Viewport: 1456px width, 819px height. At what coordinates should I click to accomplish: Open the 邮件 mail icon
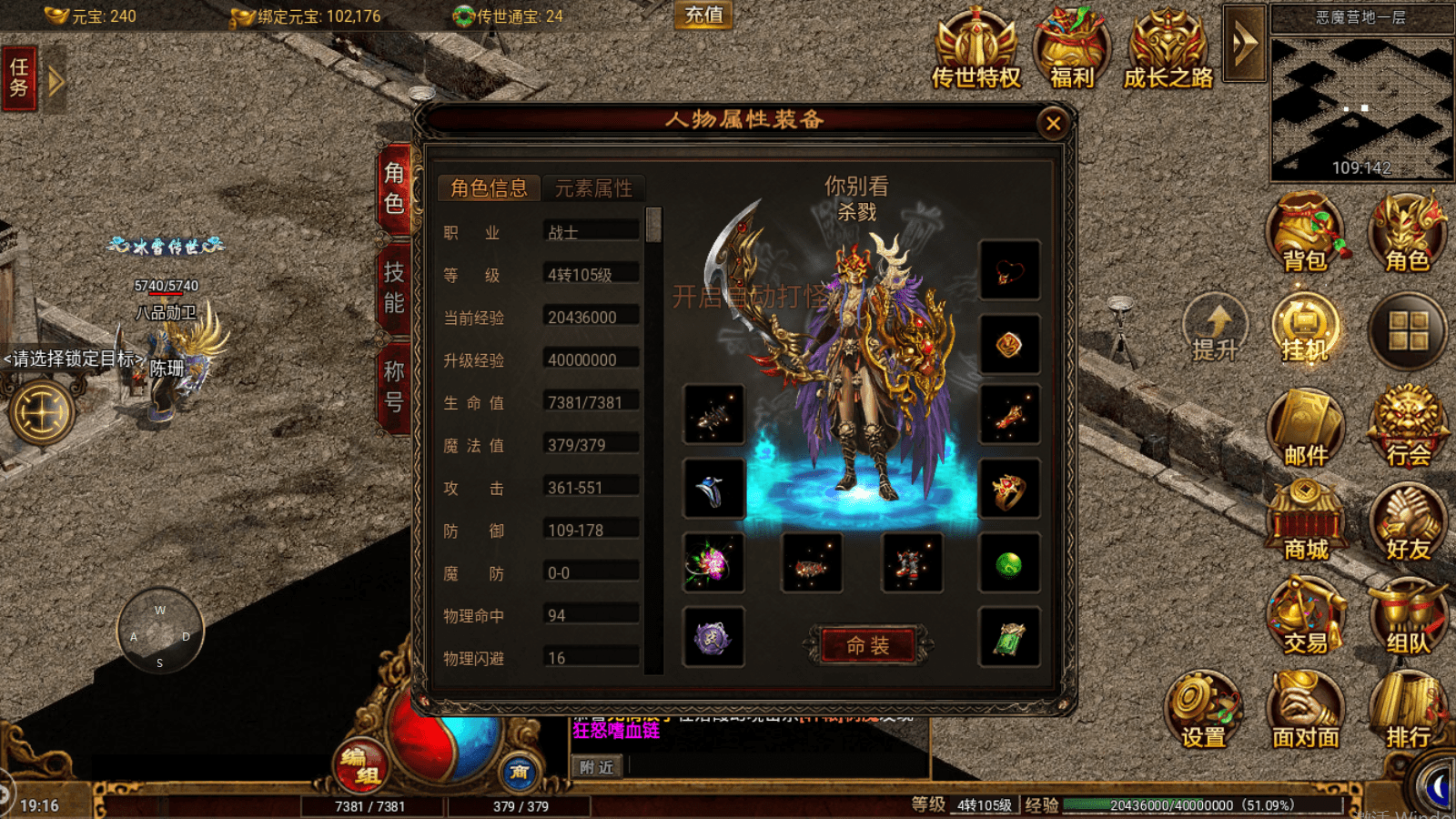click(1306, 423)
